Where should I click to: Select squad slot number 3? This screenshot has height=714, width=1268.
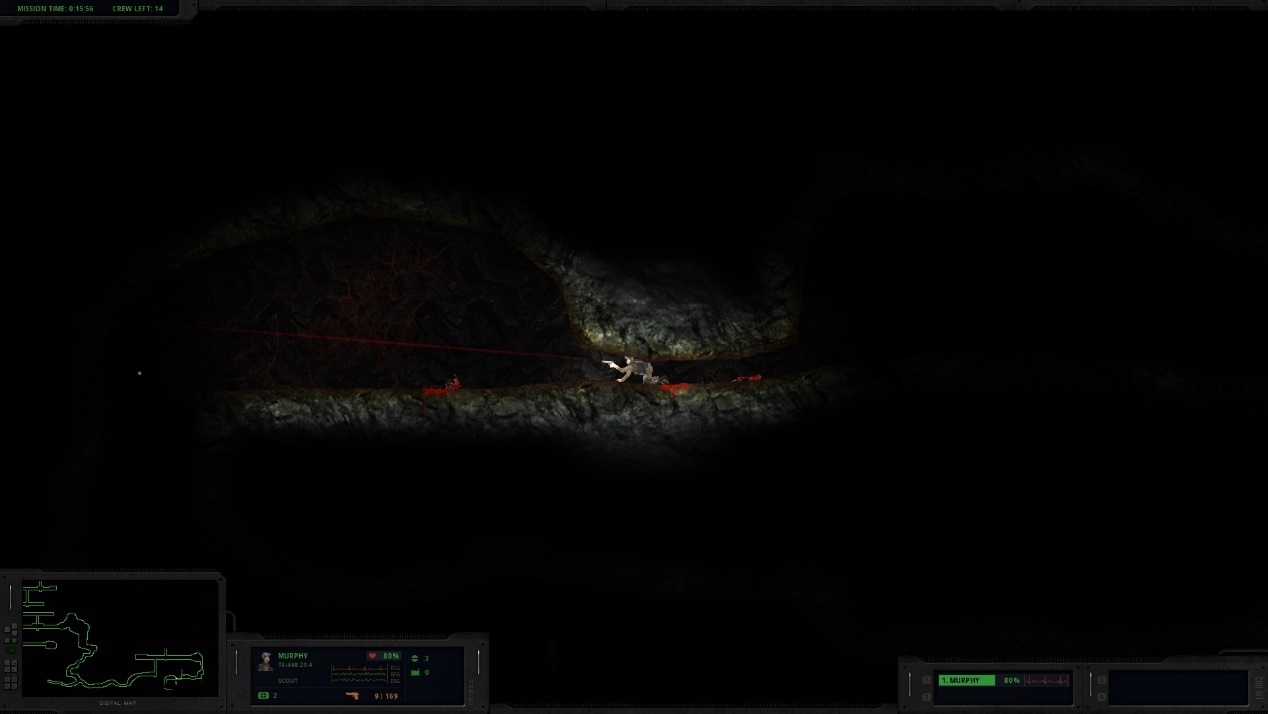tap(1102, 680)
